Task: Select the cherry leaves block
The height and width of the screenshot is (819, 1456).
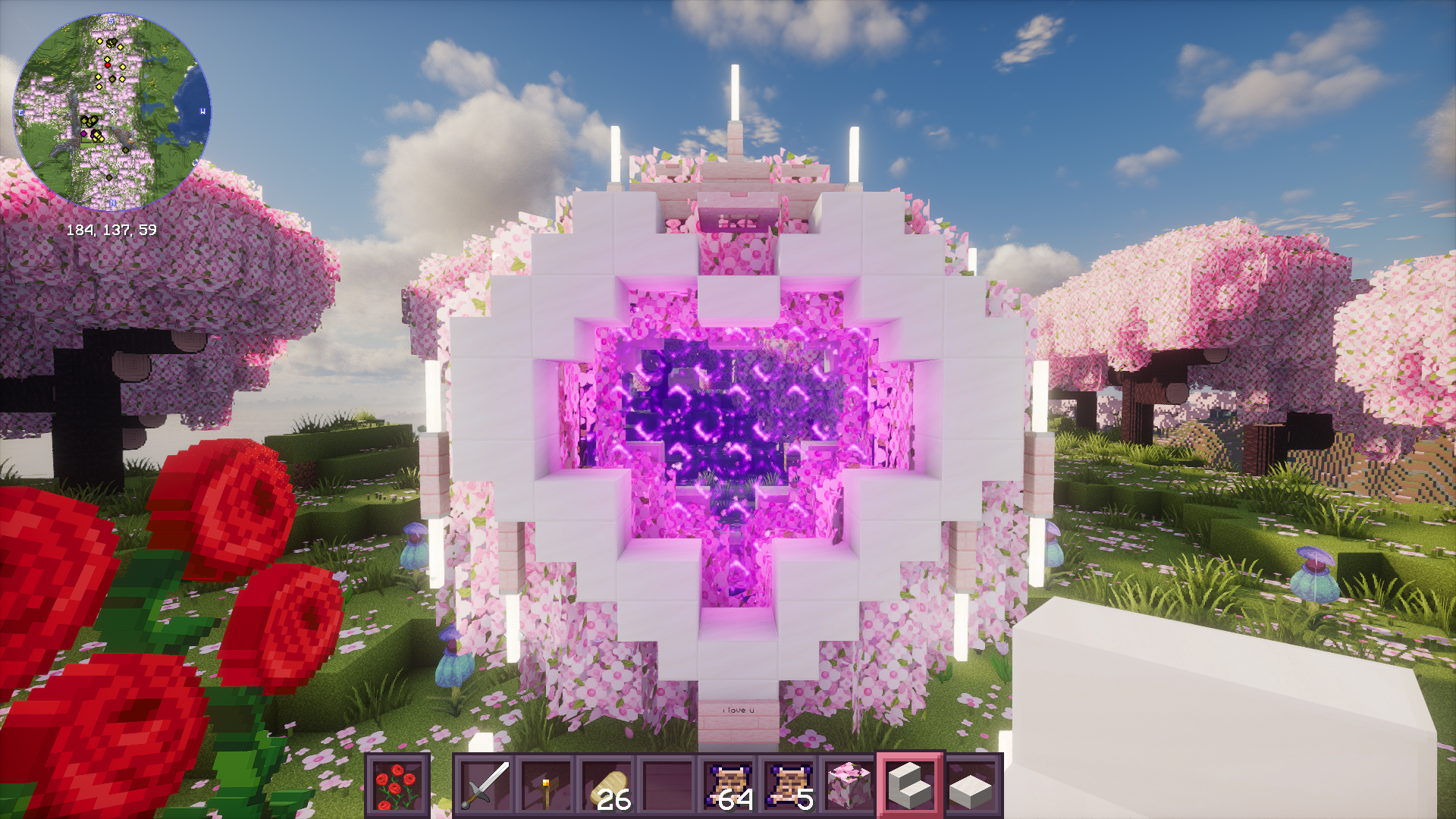Action: (x=847, y=786)
